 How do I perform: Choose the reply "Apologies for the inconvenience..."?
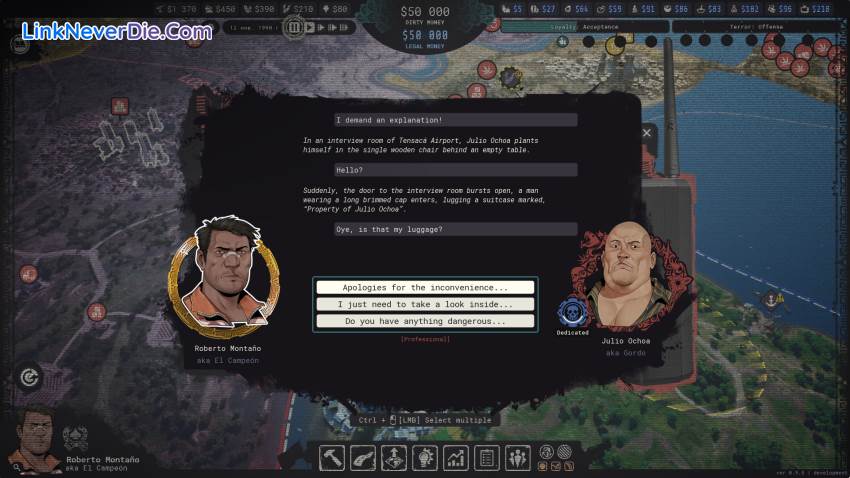click(425, 287)
